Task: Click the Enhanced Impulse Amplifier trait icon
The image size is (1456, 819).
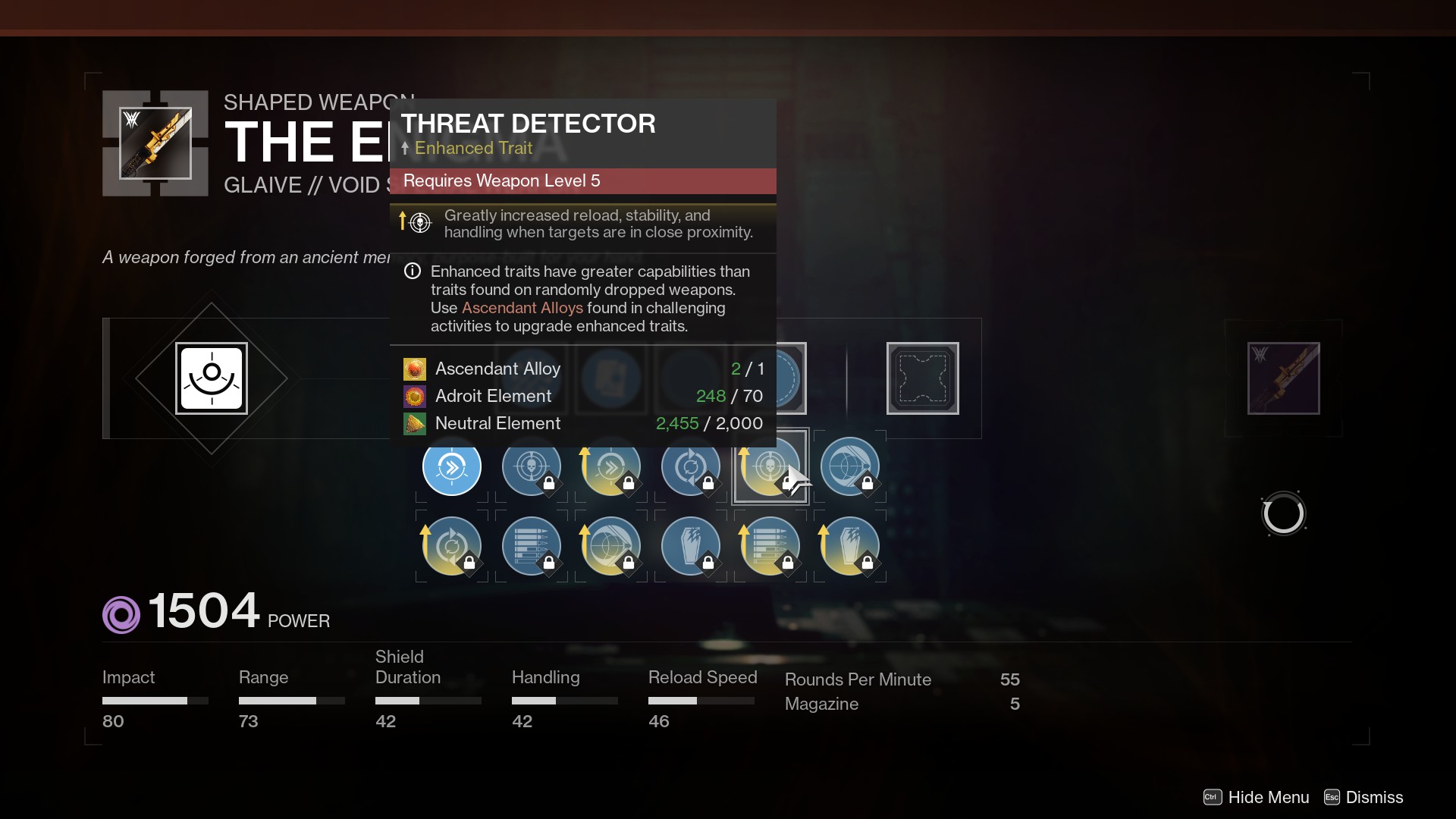Action: pyautogui.click(x=610, y=468)
